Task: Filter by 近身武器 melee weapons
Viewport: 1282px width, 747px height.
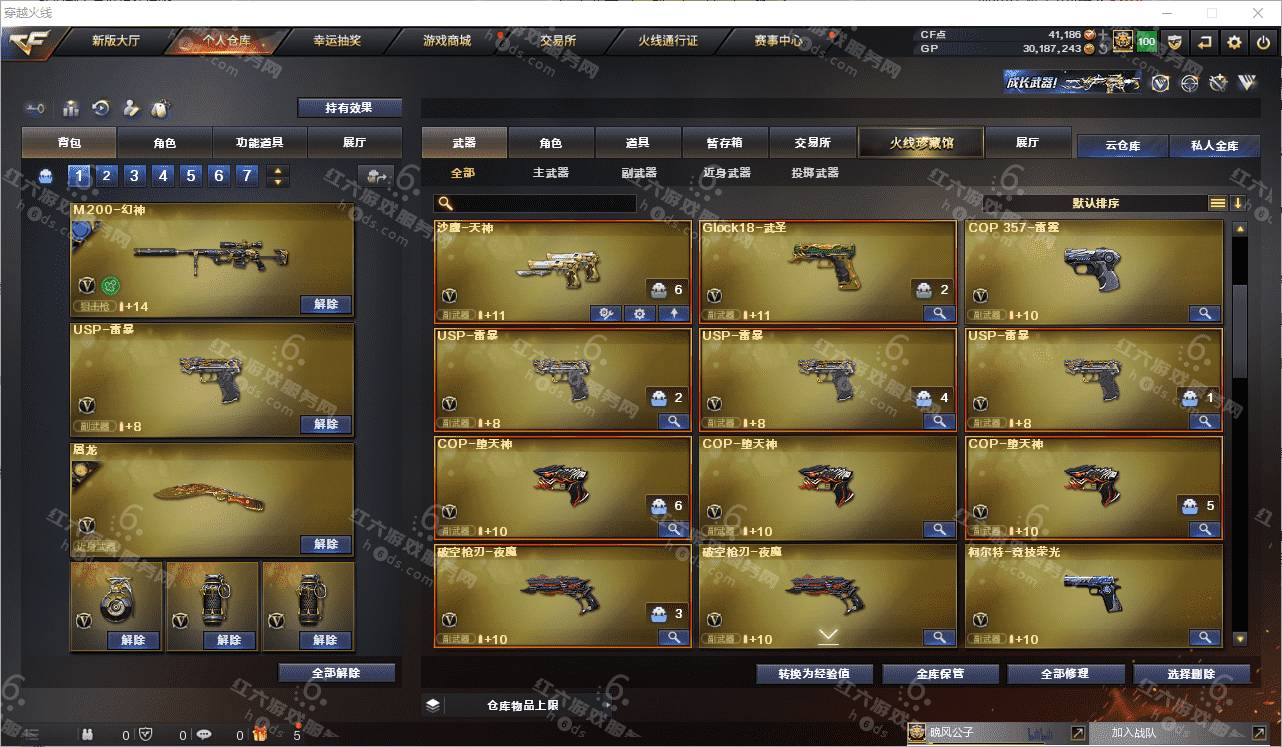Action: tap(726, 173)
